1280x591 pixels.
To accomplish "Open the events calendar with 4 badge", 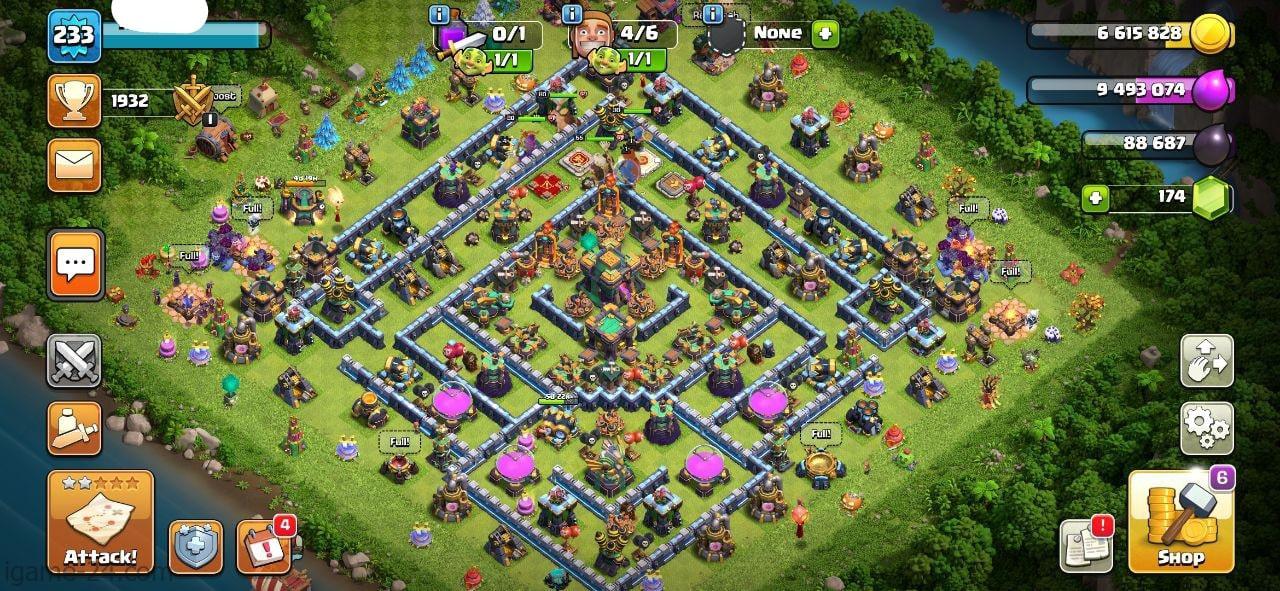I will 264,546.
